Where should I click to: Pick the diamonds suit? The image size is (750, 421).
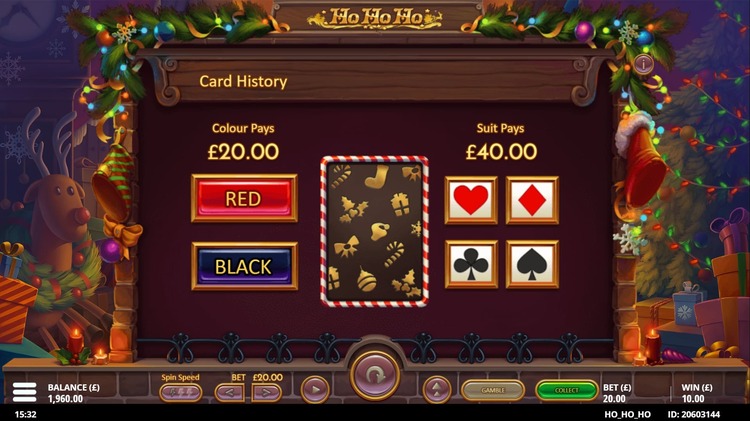tap(532, 200)
